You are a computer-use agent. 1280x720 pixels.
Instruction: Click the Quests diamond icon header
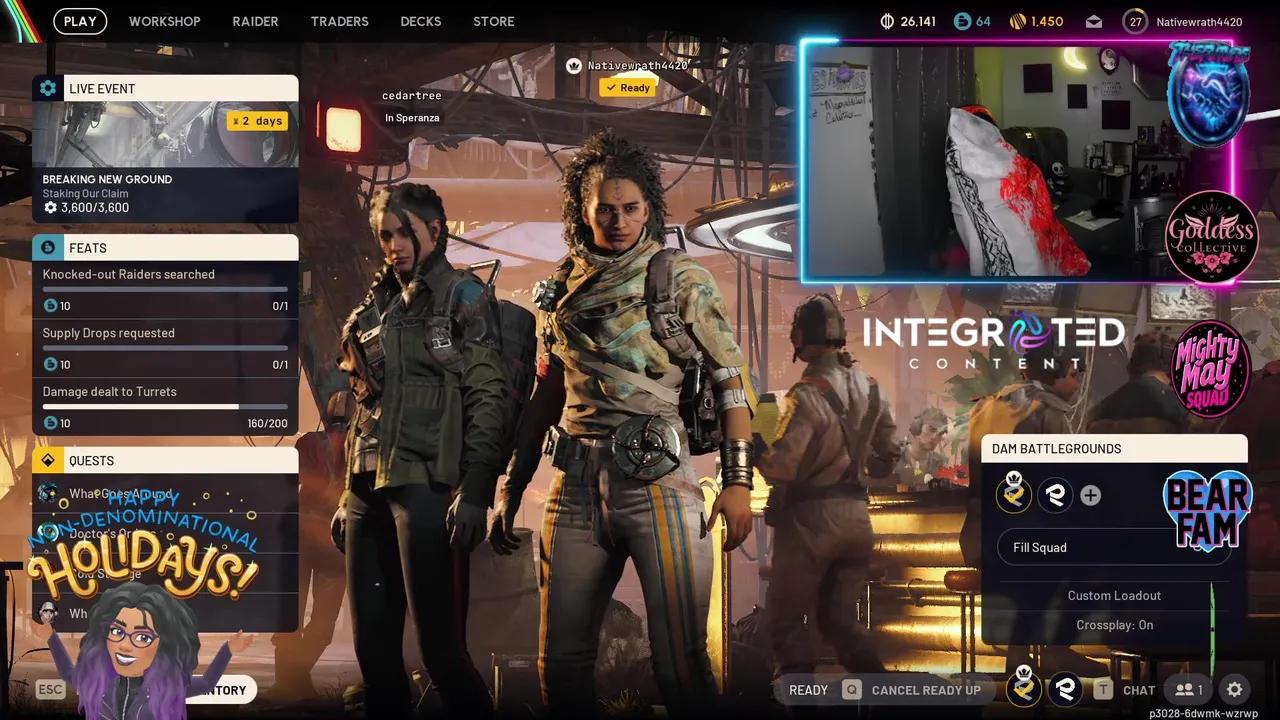(48, 460)
